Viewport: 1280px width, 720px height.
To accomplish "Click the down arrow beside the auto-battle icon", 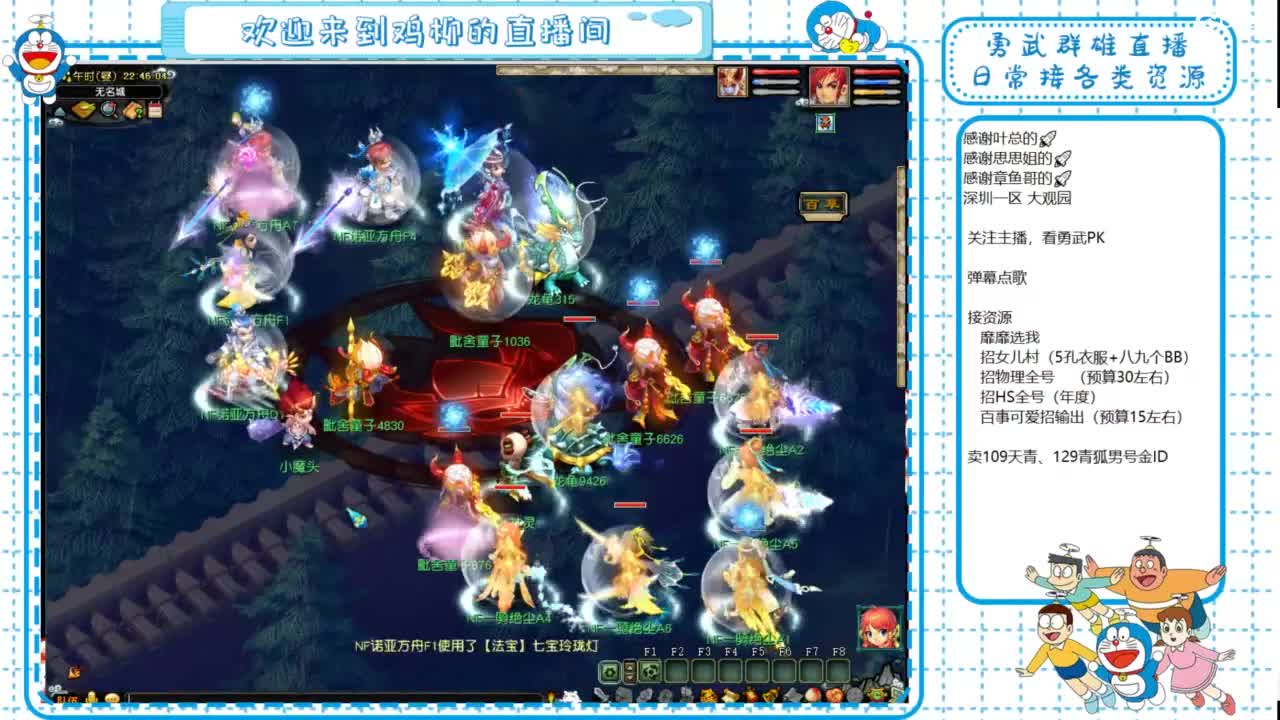I will pos(630,676).
